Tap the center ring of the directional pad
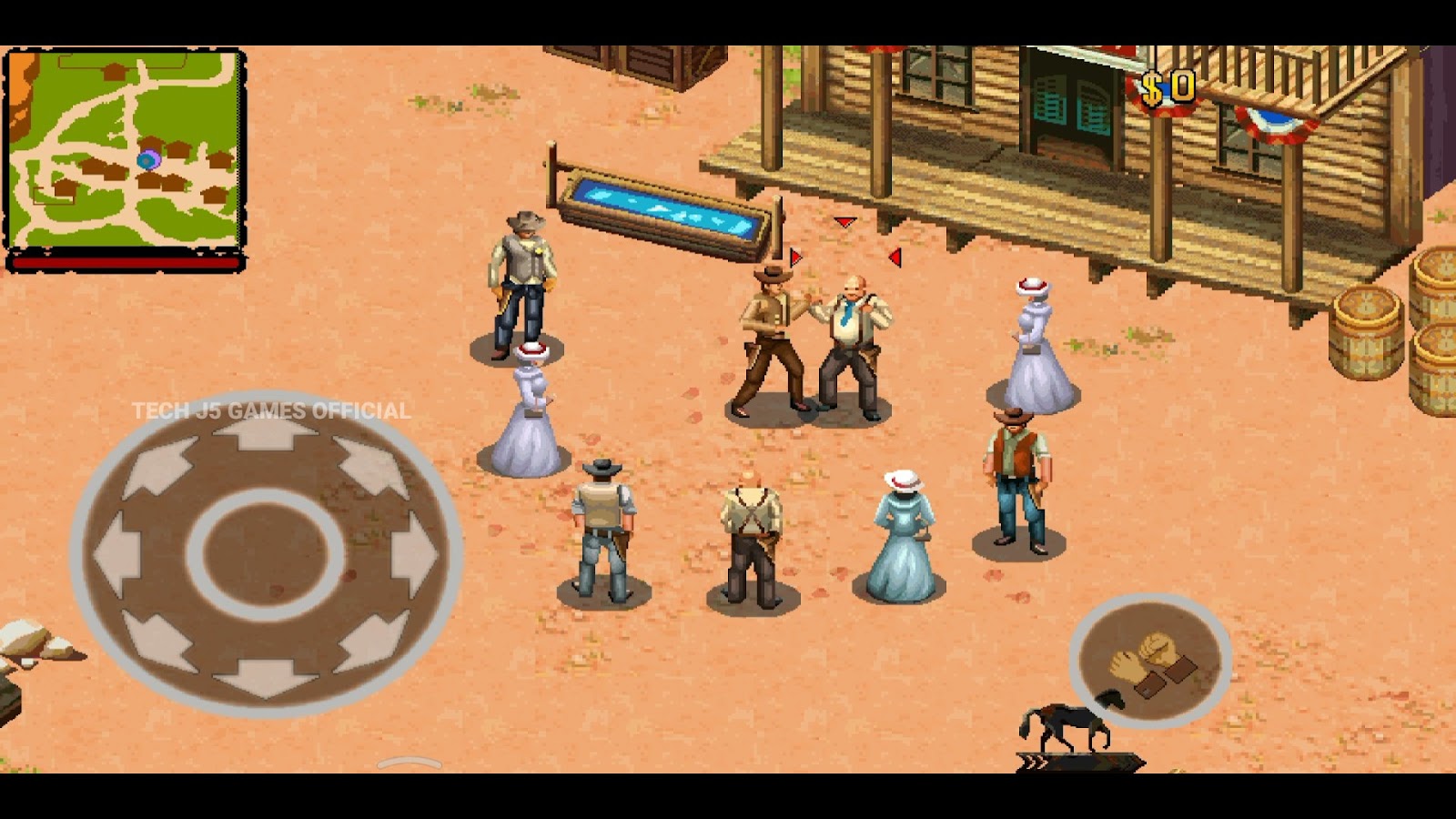1456x819 pixels. tap(265, 553)
